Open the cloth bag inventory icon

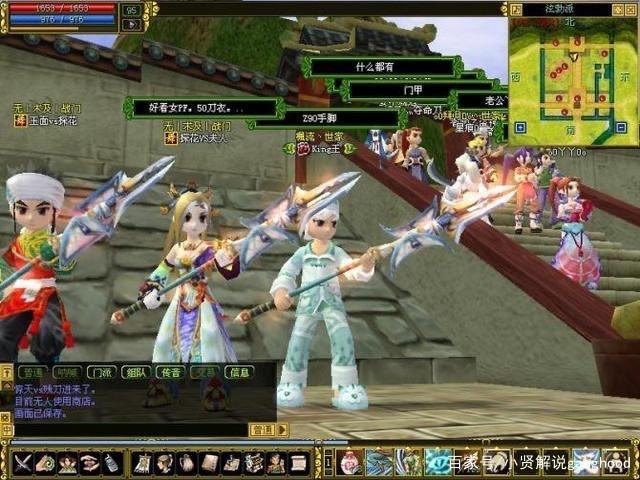(188, 463)
